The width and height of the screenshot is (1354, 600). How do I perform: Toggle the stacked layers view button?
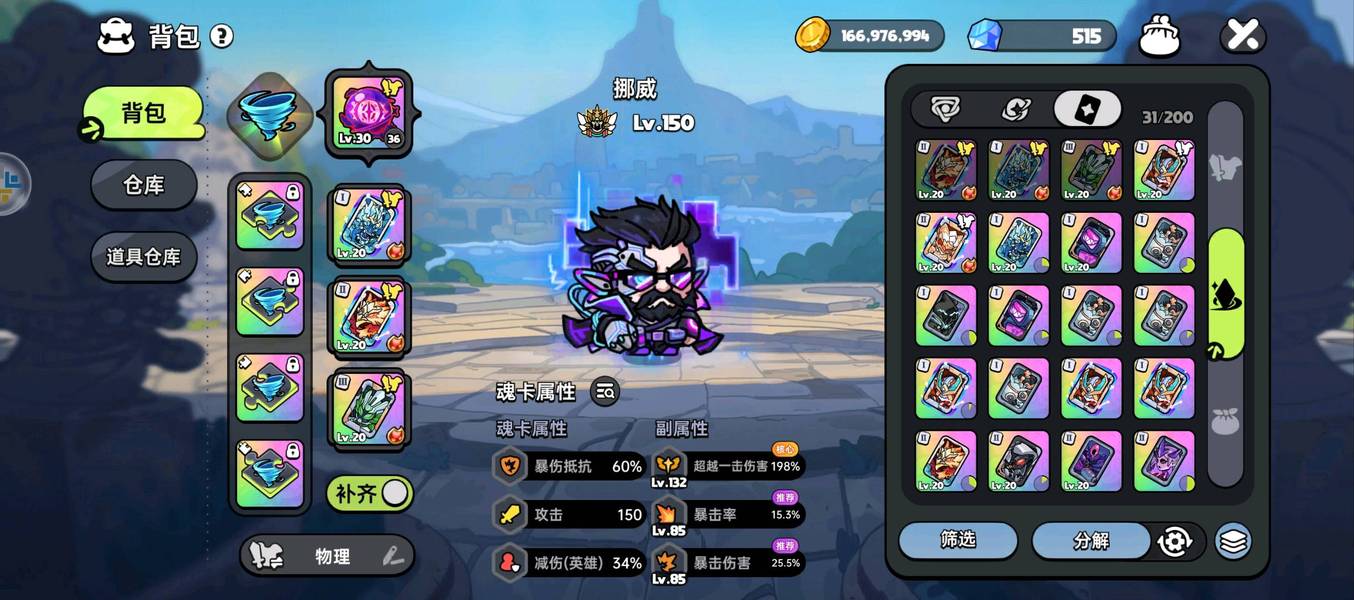[x=1234, y=541]
